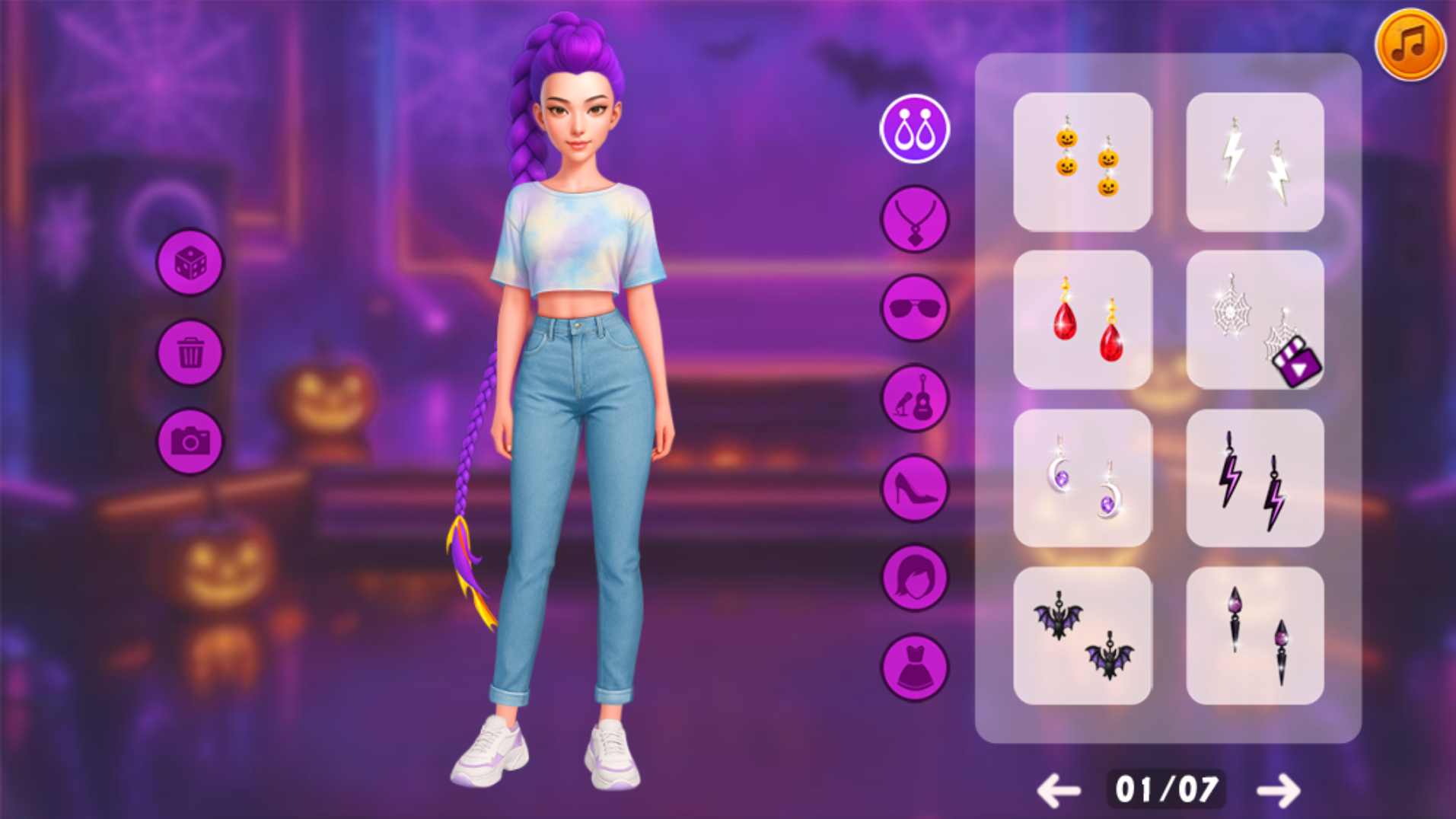
Task: Select the crescent moon earrings
Action: point(1082,478)
